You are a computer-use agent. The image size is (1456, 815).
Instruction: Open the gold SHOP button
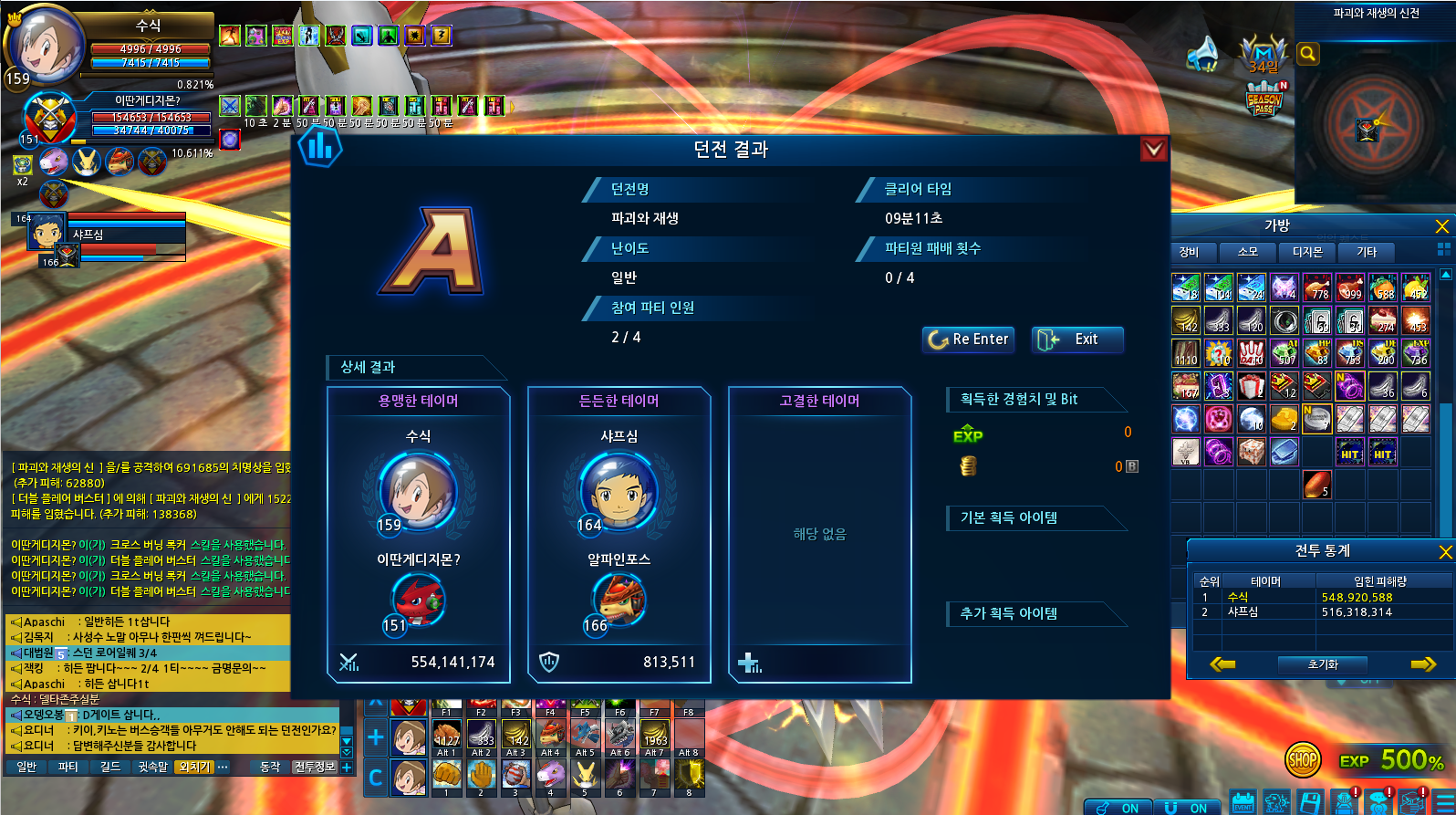pos(1303,759)
